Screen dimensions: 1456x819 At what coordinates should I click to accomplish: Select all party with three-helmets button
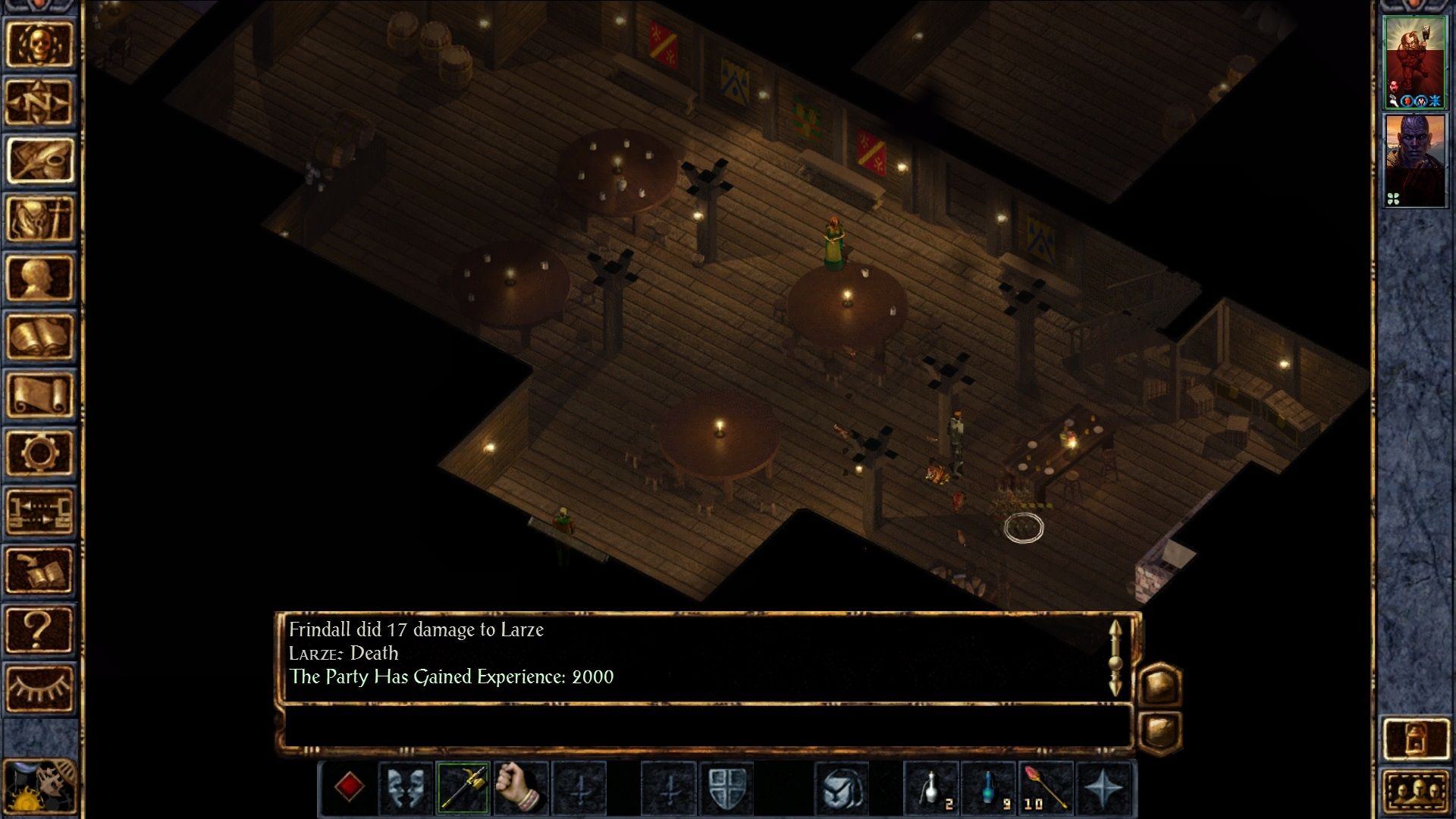(x=1415, y=793)
